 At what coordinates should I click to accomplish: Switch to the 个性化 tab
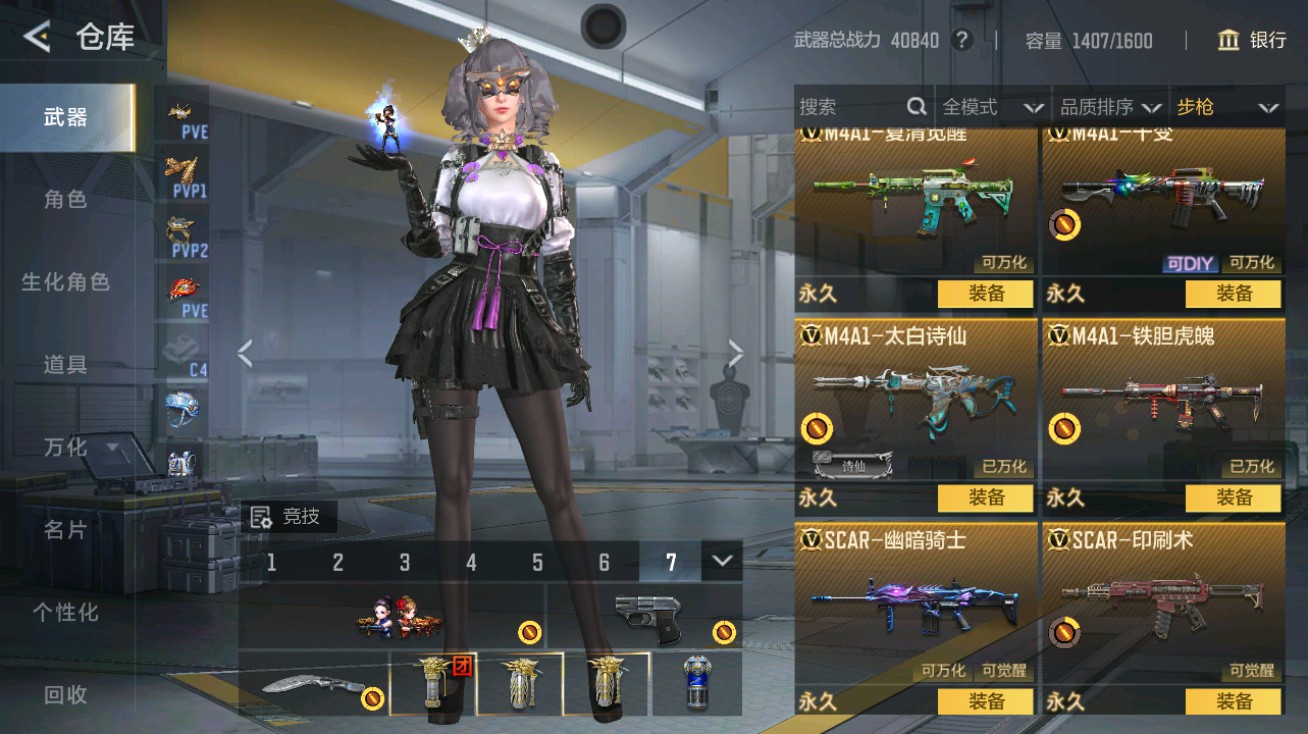pos(66,612)
